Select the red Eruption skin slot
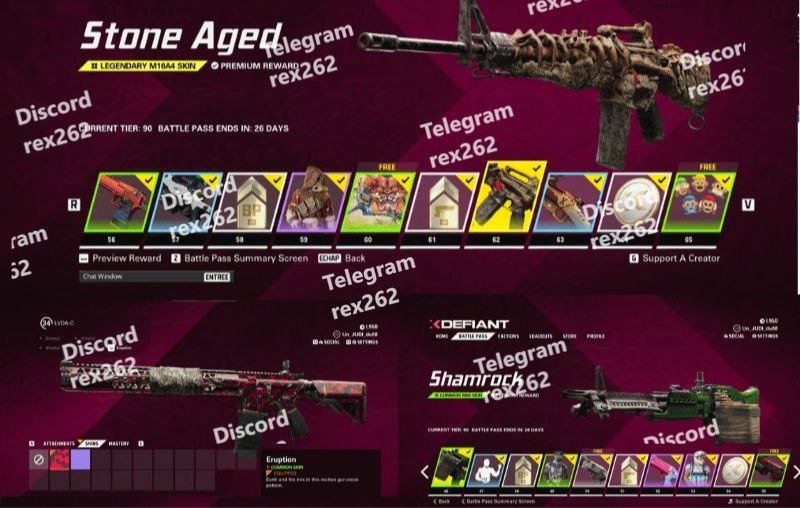This screenshot has height=508, width=800. tap(59, 459)
